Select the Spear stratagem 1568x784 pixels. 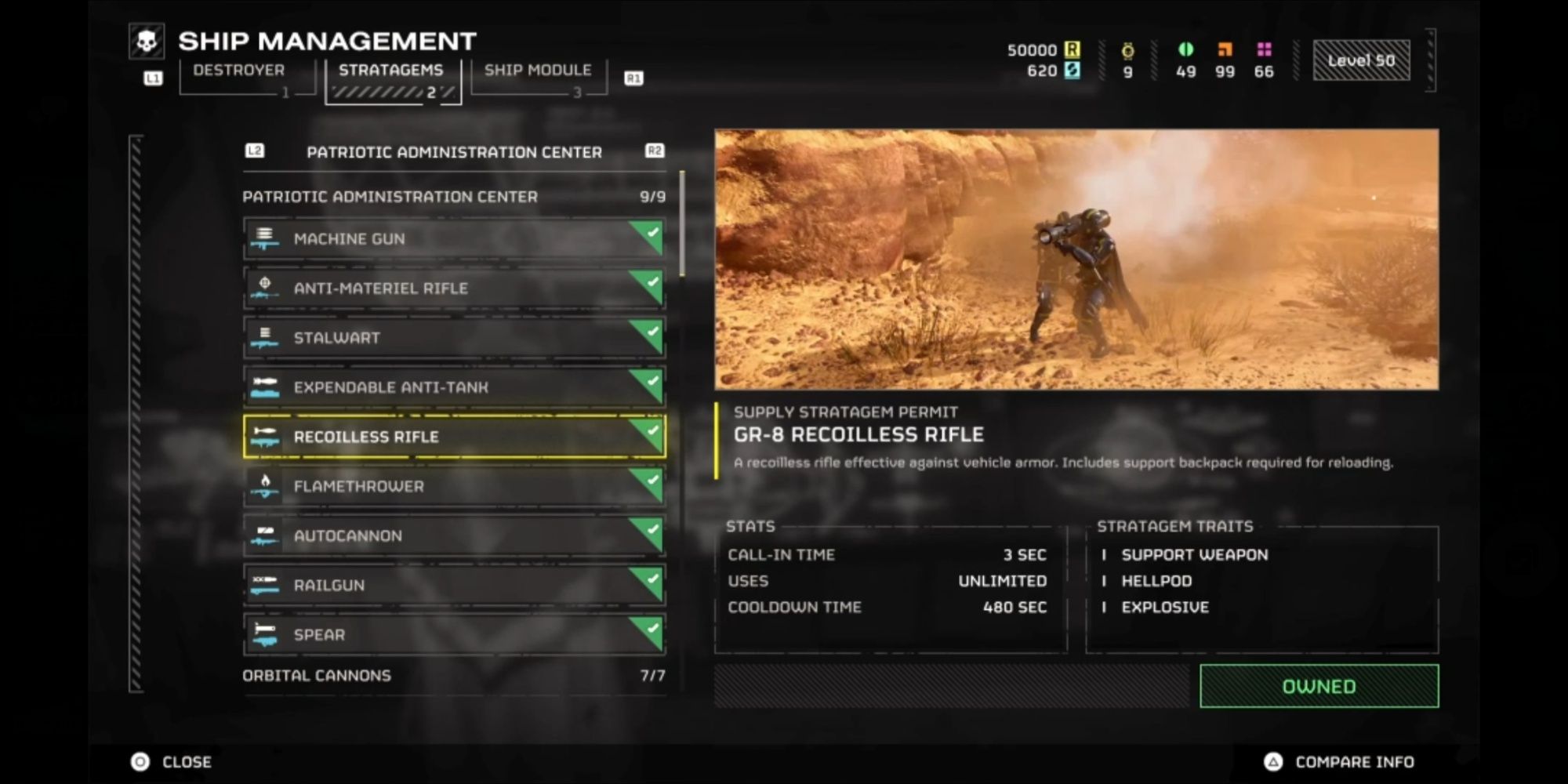[x=454, y=634]
